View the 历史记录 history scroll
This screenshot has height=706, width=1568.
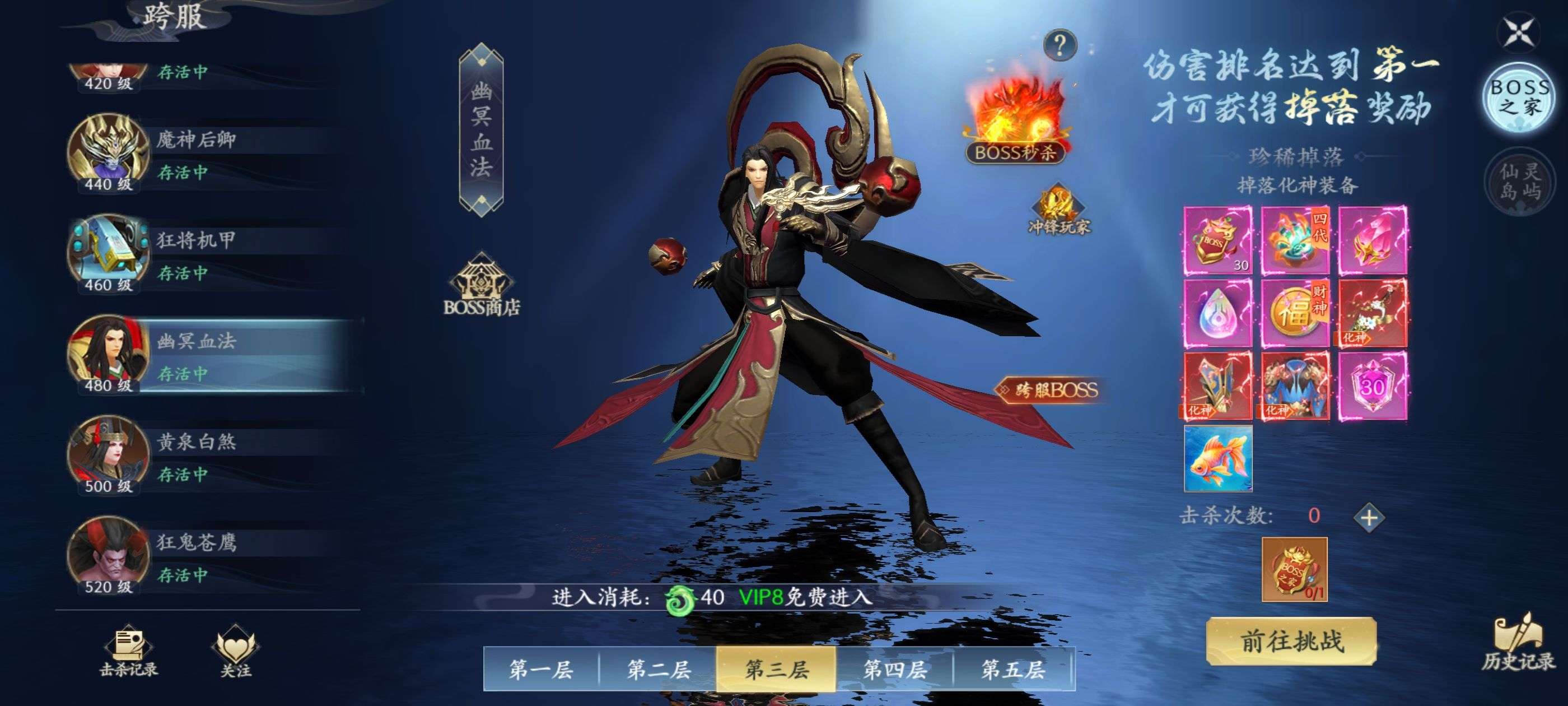coord(1518,643)
